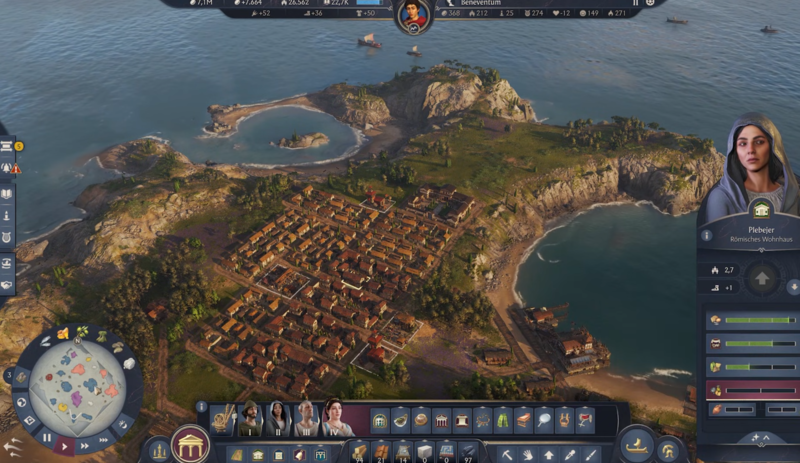Set game to normal play speed
Screen dimensions: 800x463
[x=65, y=444]
